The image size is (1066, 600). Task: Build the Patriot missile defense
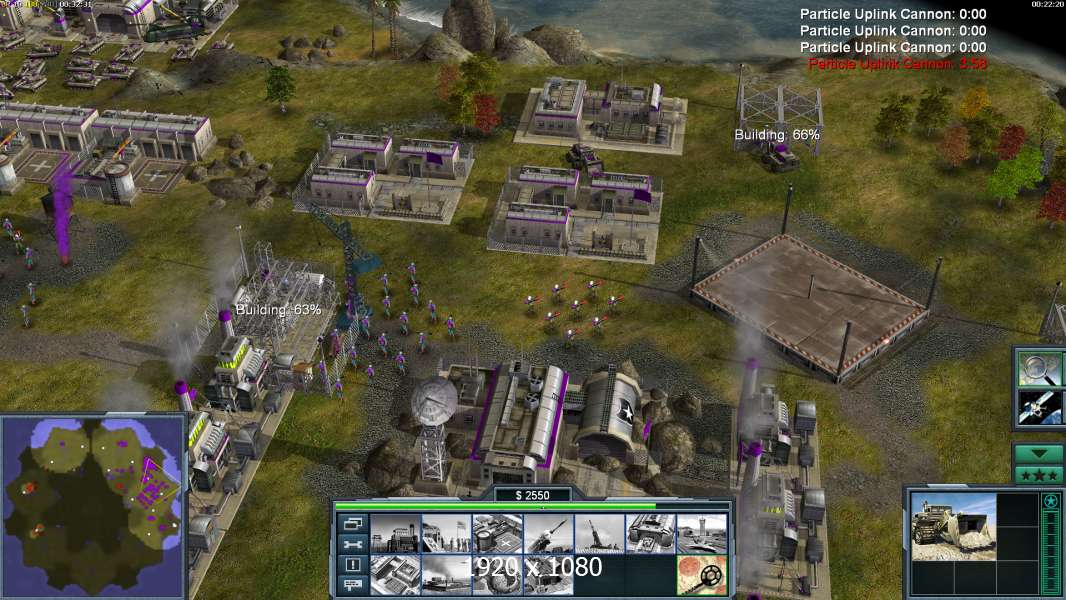548,535
